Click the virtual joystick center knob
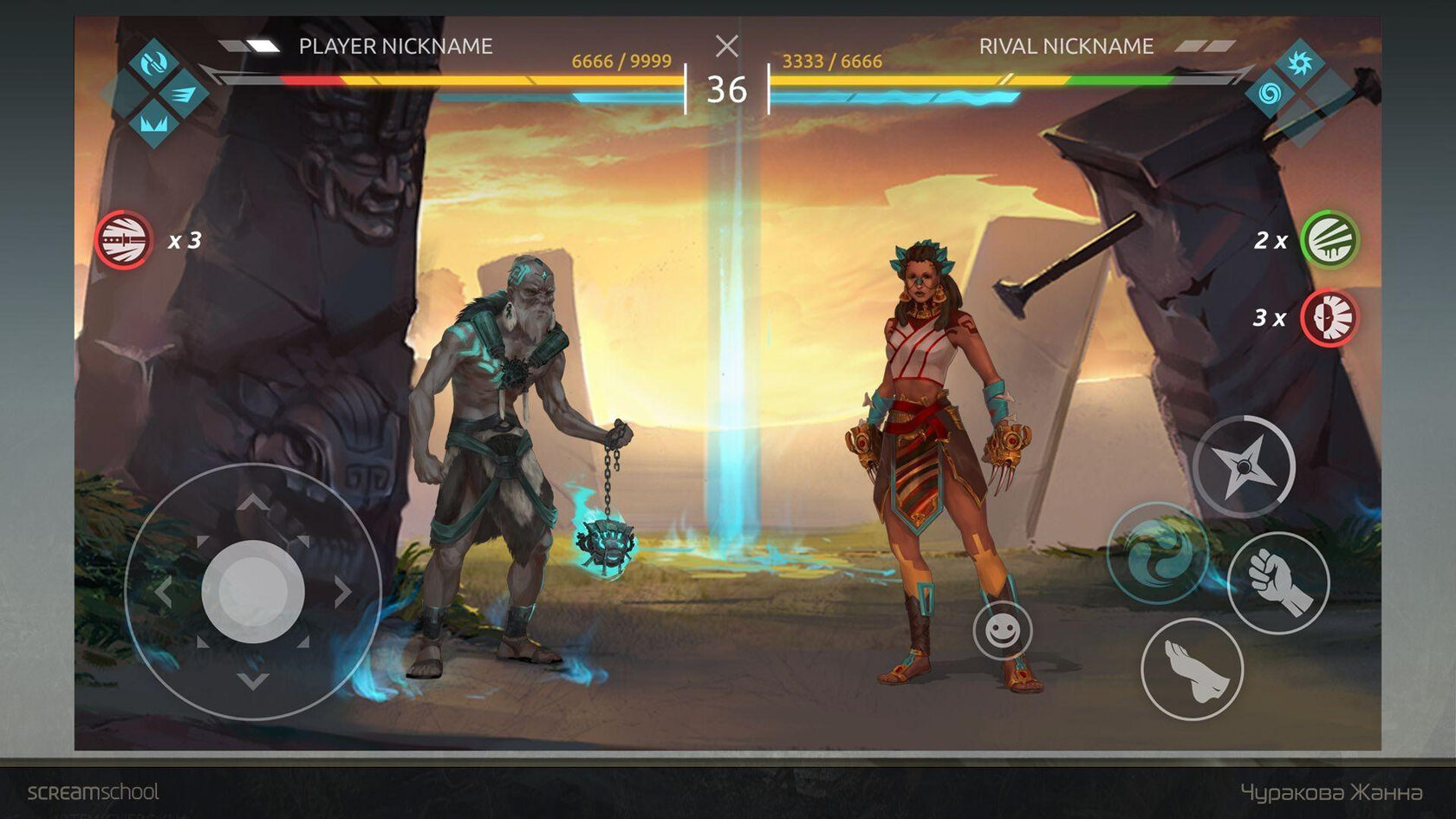Screen dimensions: 1456x819 (252, 592)
